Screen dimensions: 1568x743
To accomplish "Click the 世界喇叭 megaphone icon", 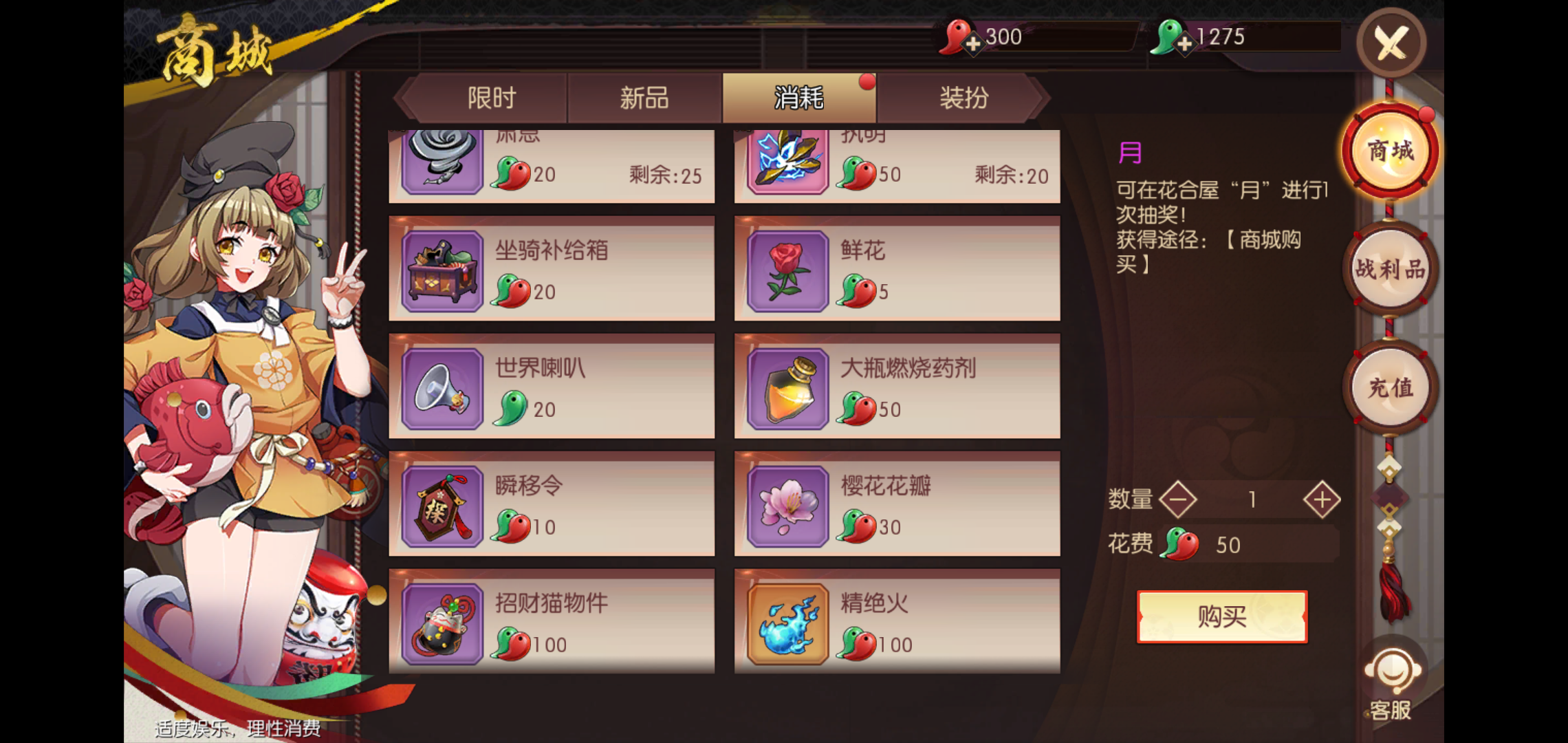I will [442, 388].
